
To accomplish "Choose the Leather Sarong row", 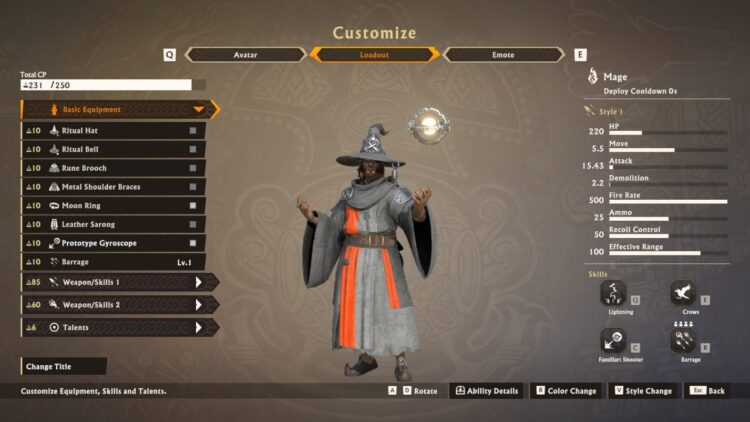I will pyautogui.click(x=112, y=224).
